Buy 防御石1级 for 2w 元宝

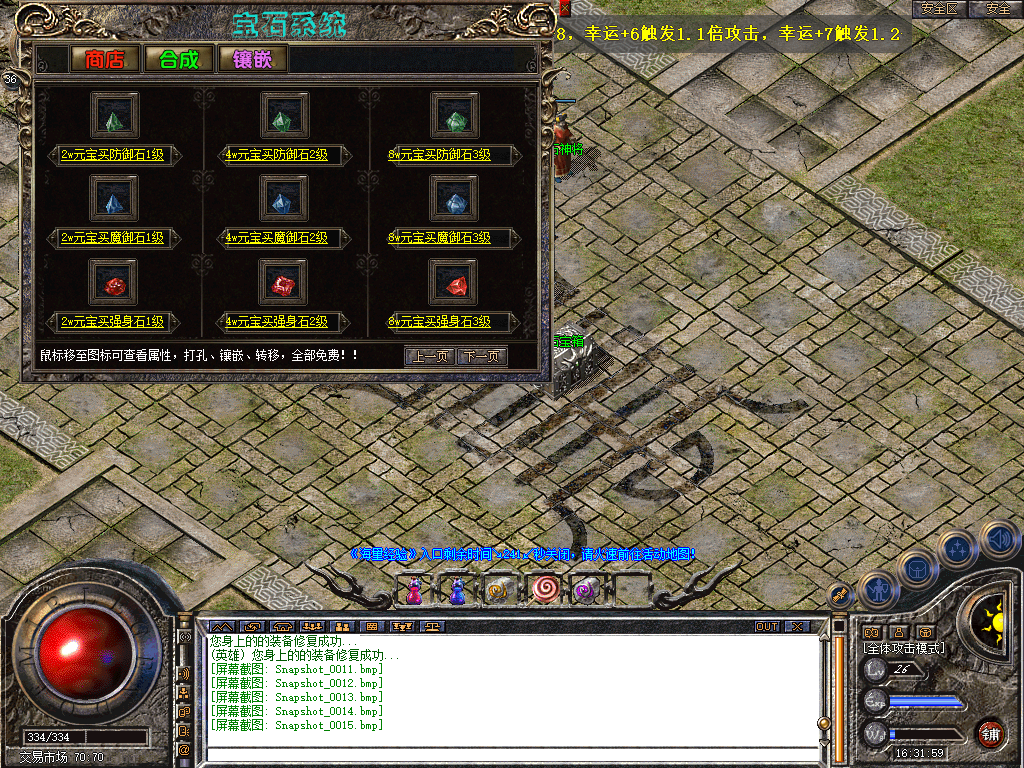[x=112, y=155]
